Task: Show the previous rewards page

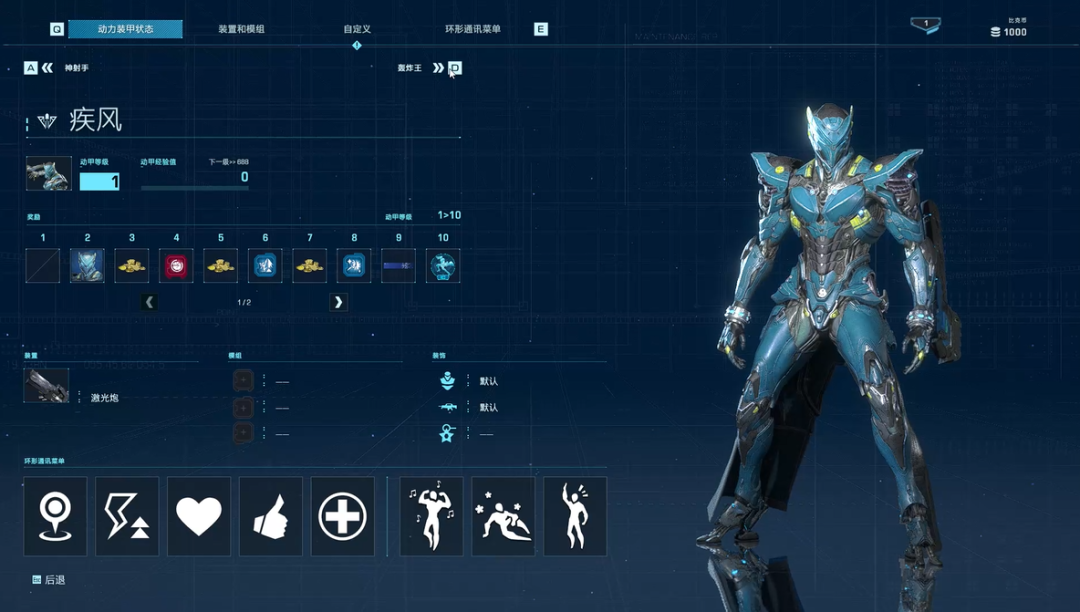Action: click(149, 302)
